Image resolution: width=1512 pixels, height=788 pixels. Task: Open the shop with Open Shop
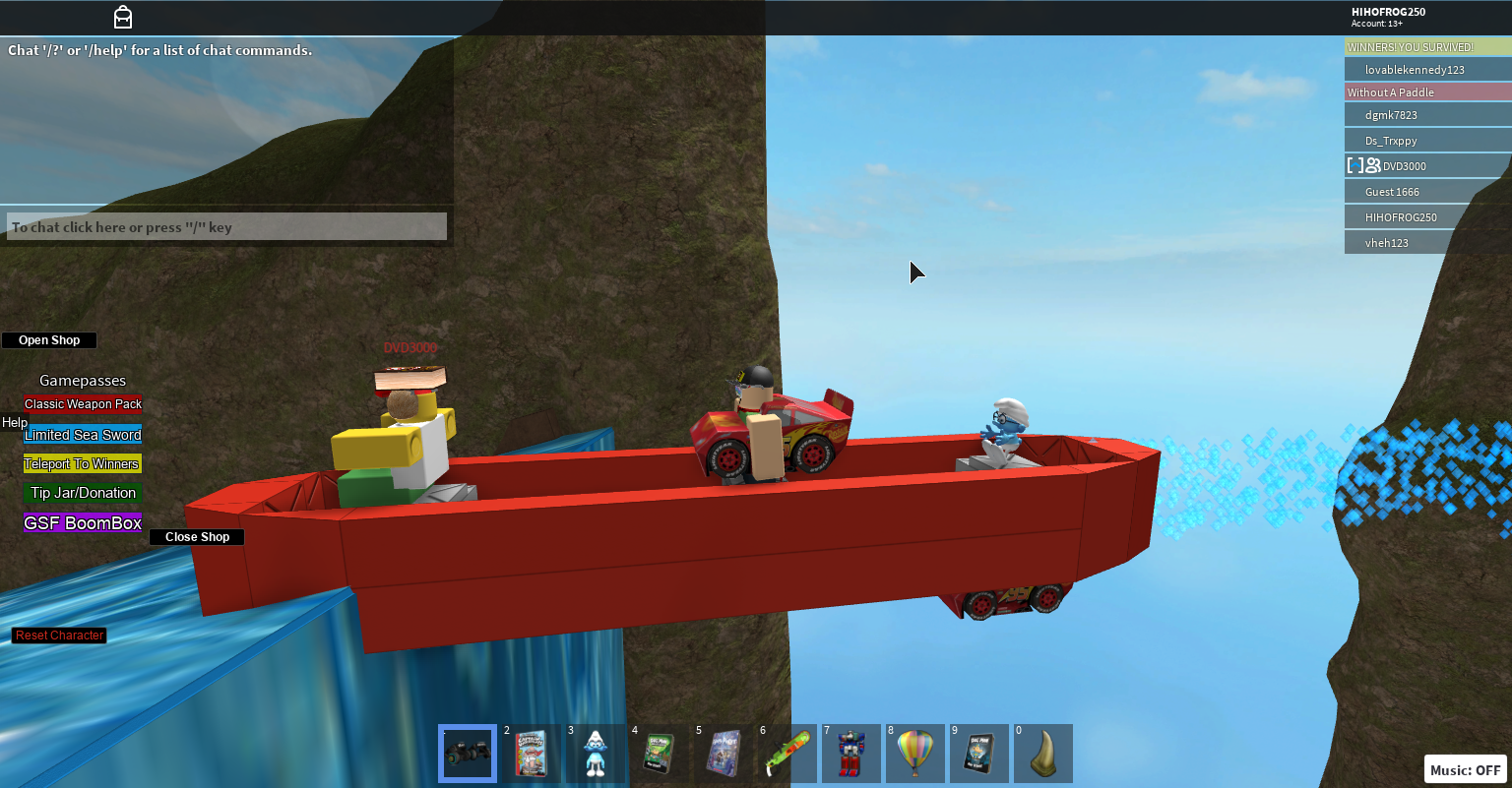[x=49, y=340]
